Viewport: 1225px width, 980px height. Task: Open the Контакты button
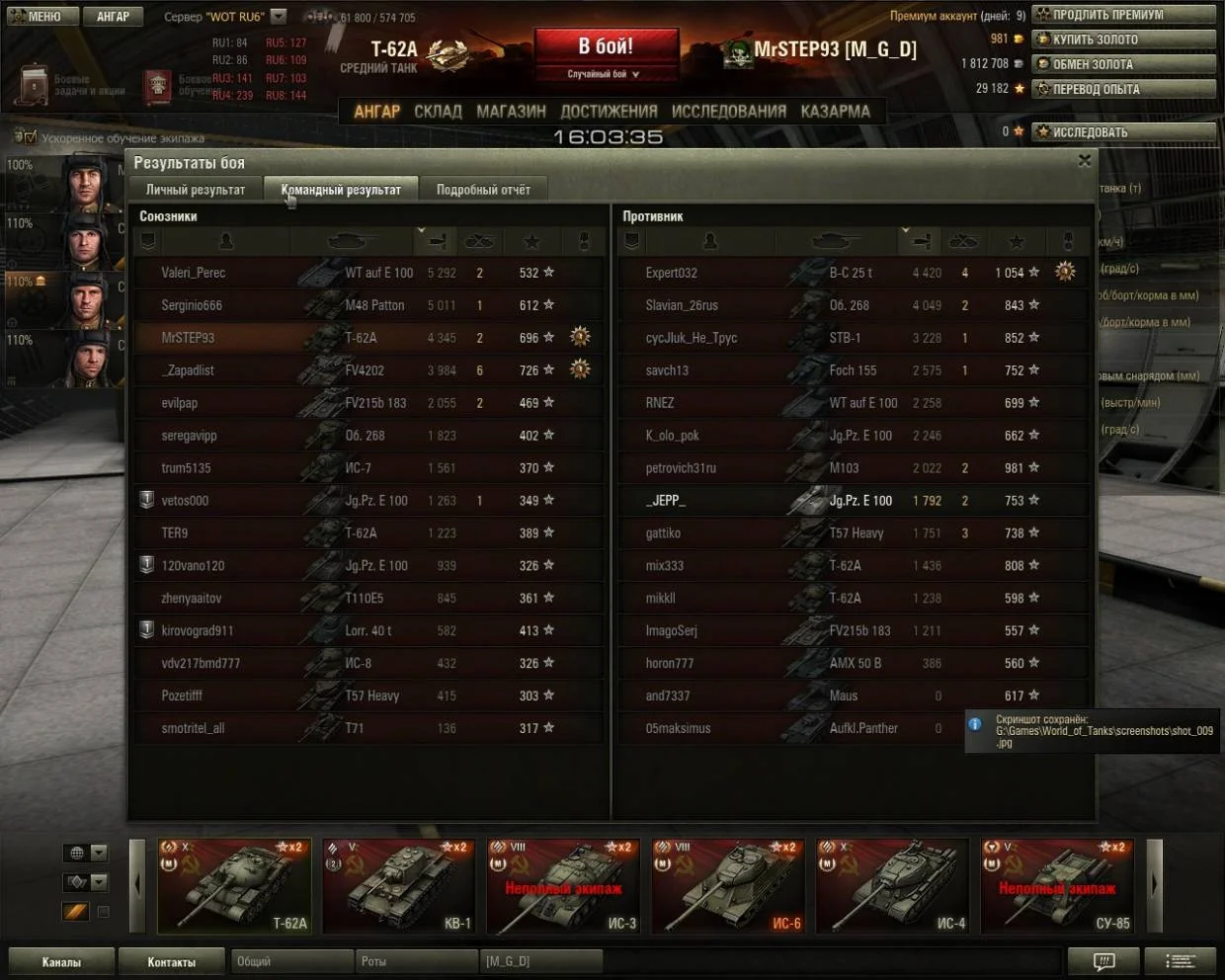pyautogui.click(x=171, y=961)
